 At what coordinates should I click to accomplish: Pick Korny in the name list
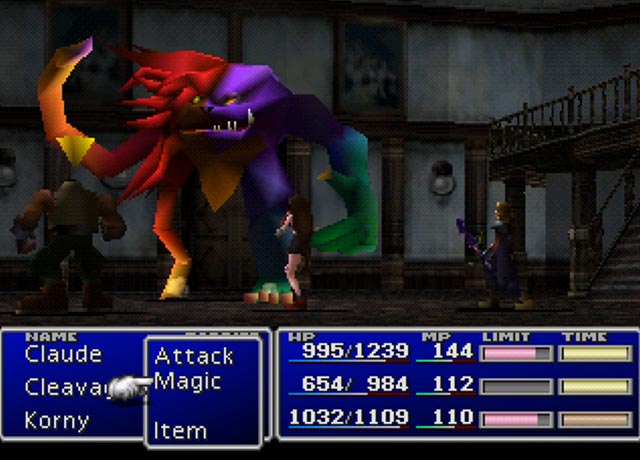coord(57,420)
